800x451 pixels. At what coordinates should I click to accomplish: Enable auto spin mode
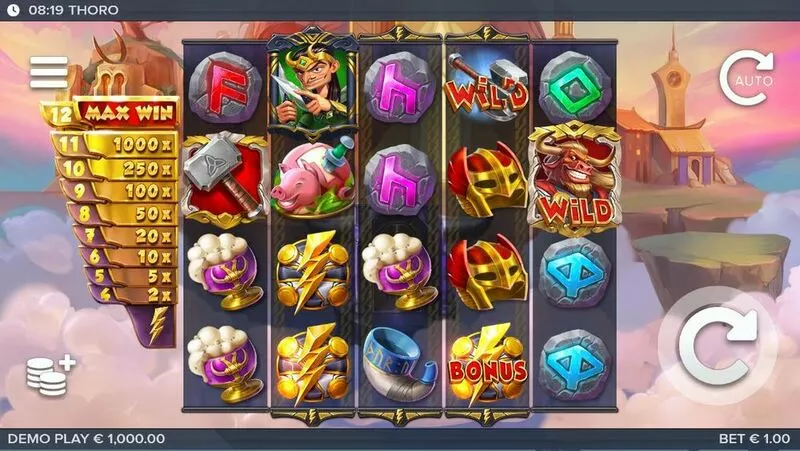coord(745,74)
